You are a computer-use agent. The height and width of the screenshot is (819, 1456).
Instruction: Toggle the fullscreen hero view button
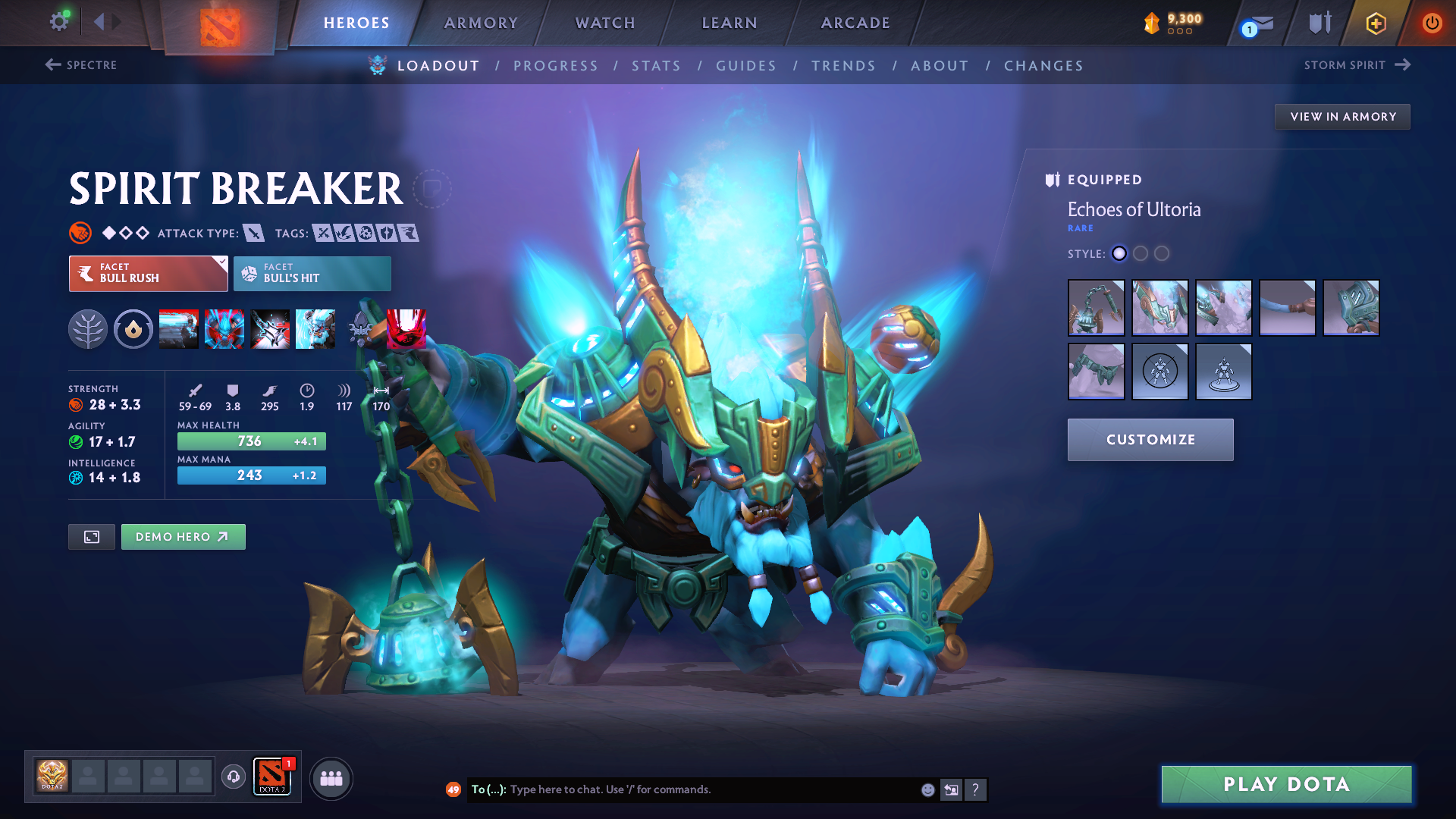[92, 537]
